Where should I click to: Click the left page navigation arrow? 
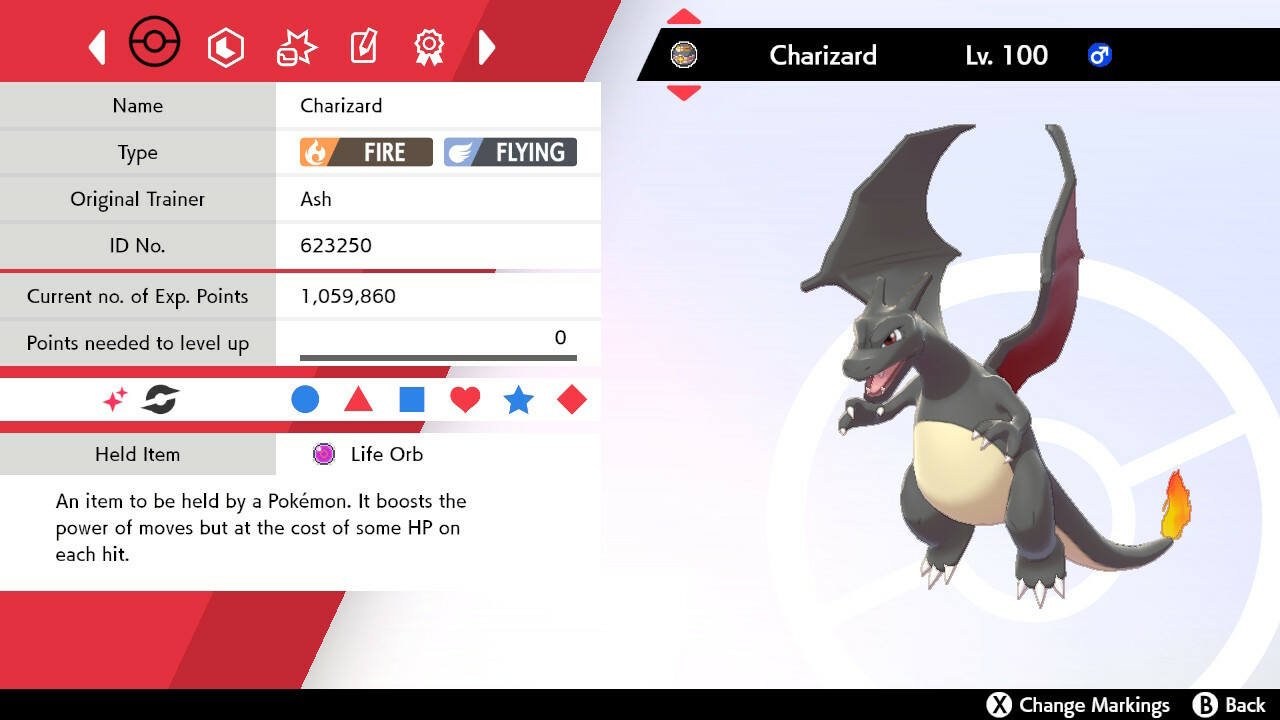[97, 46]
